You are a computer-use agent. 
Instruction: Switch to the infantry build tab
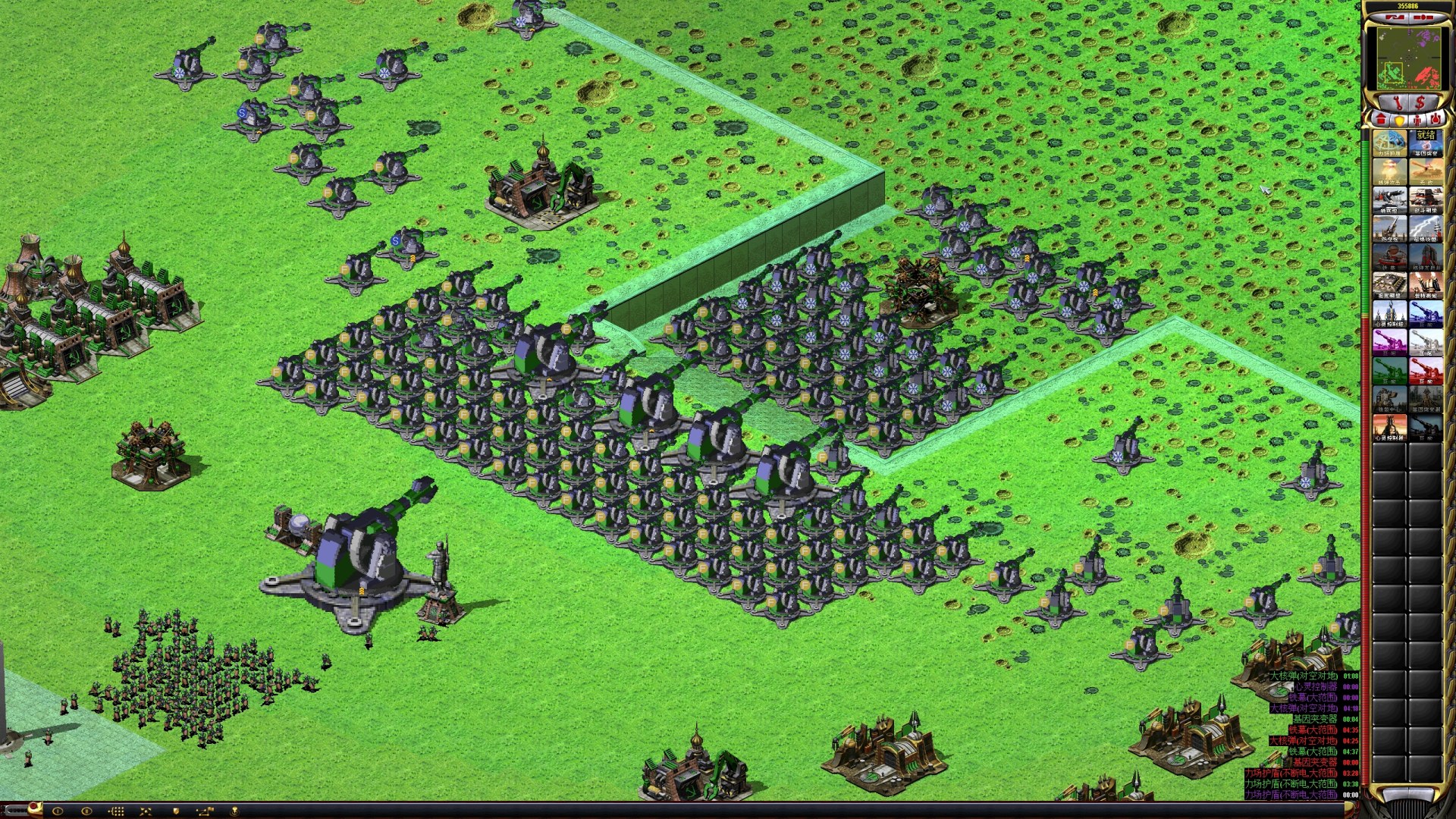click(1416, 120)
